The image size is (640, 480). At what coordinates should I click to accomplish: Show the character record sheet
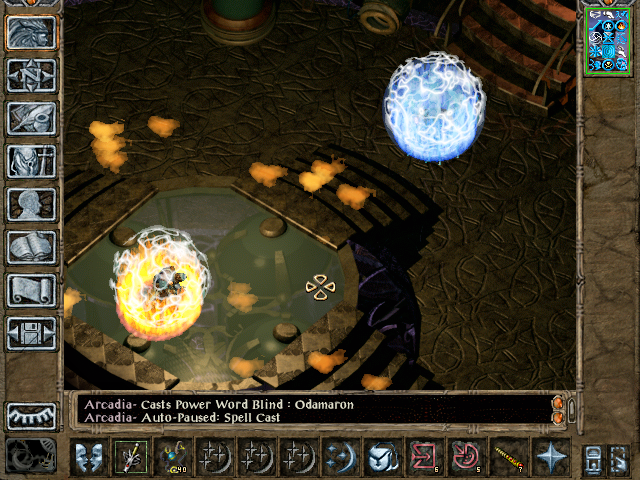pyautogui.click(x=32, y=204)
